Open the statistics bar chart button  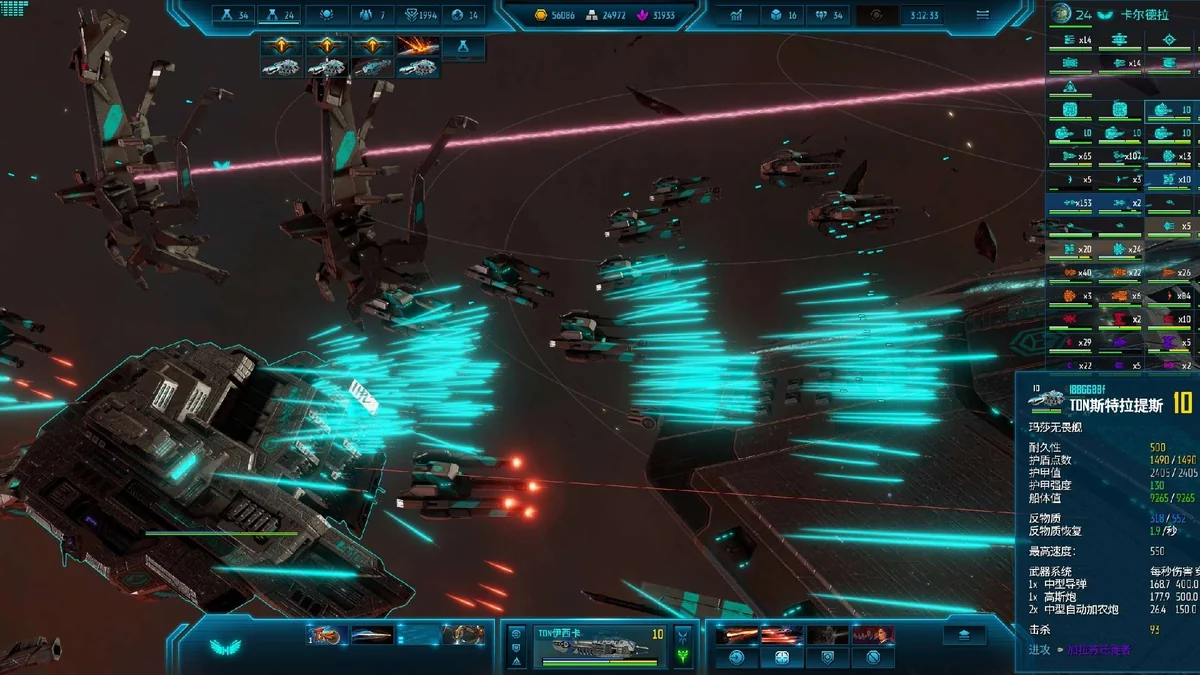737,15
